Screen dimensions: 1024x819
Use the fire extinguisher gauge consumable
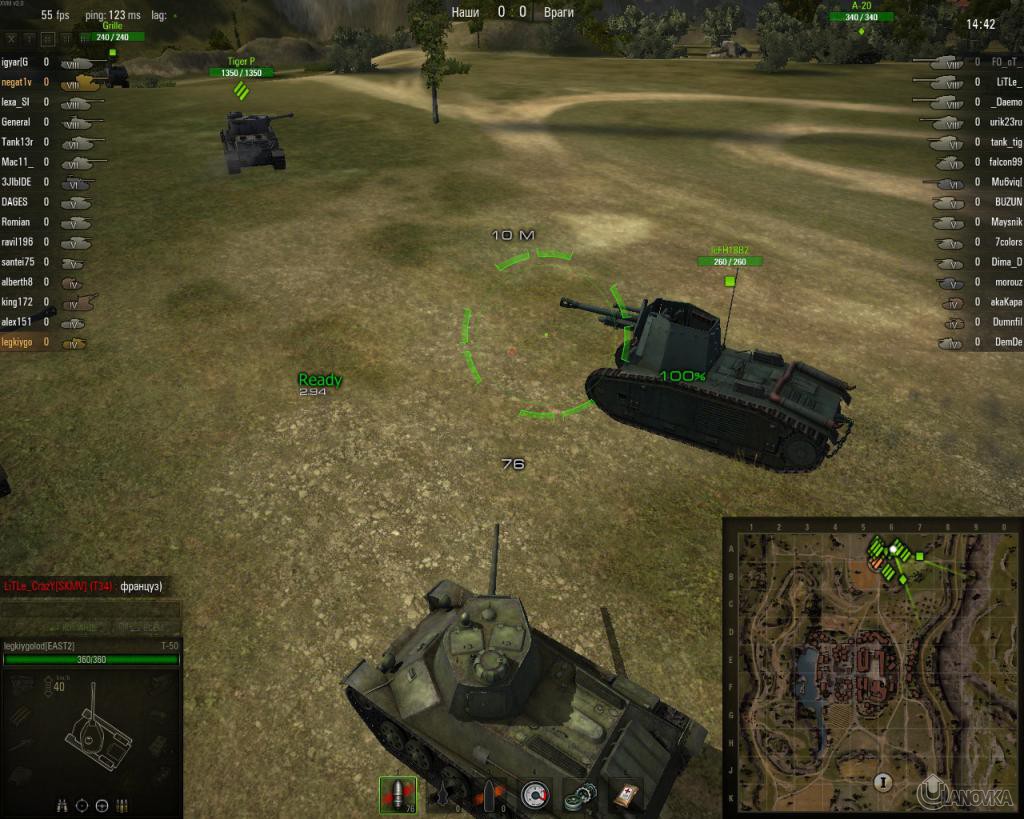536,794
